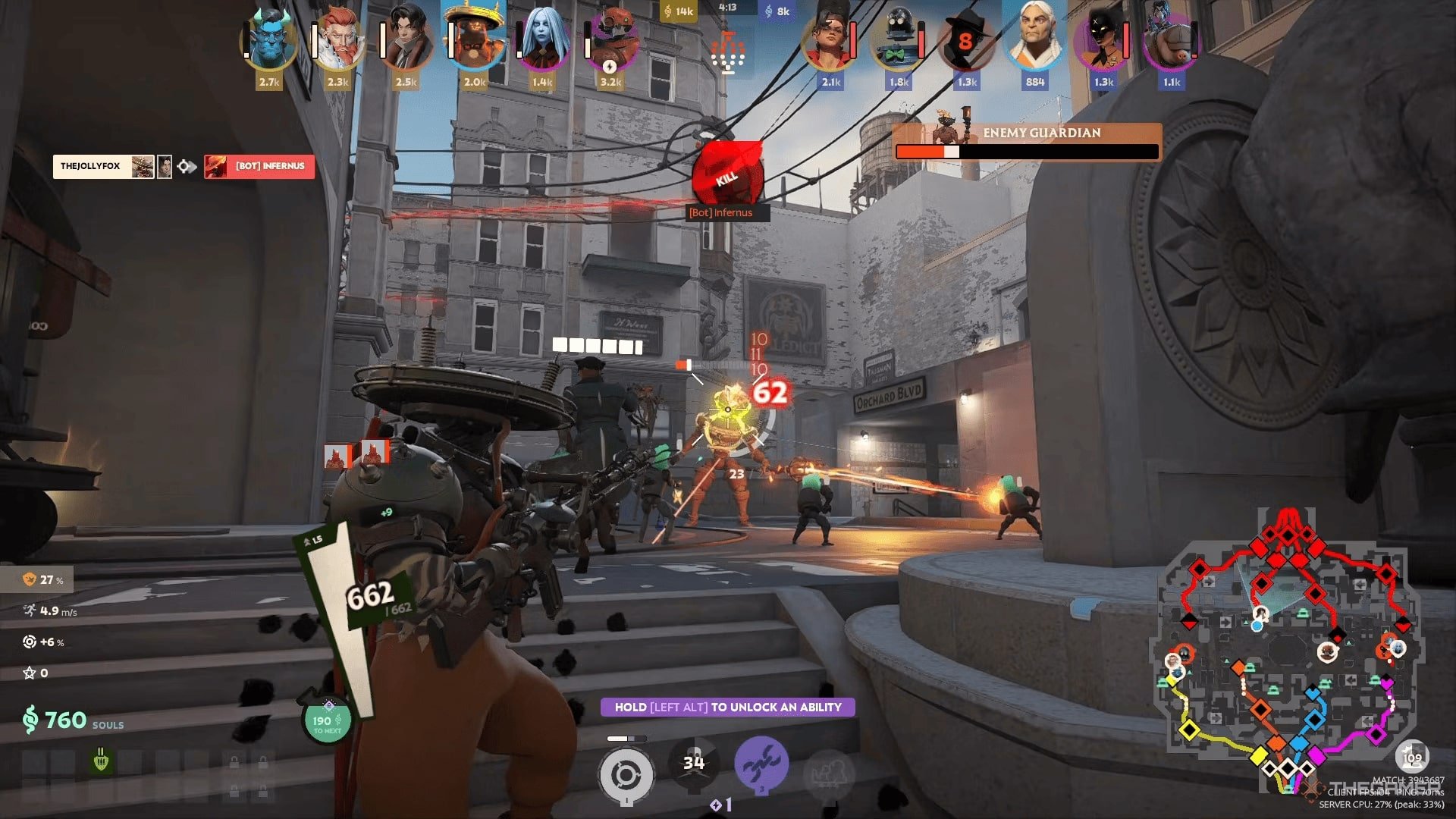
Task: Click the dark-haired man in suit portrait
Action: click(x=406, y=42)
